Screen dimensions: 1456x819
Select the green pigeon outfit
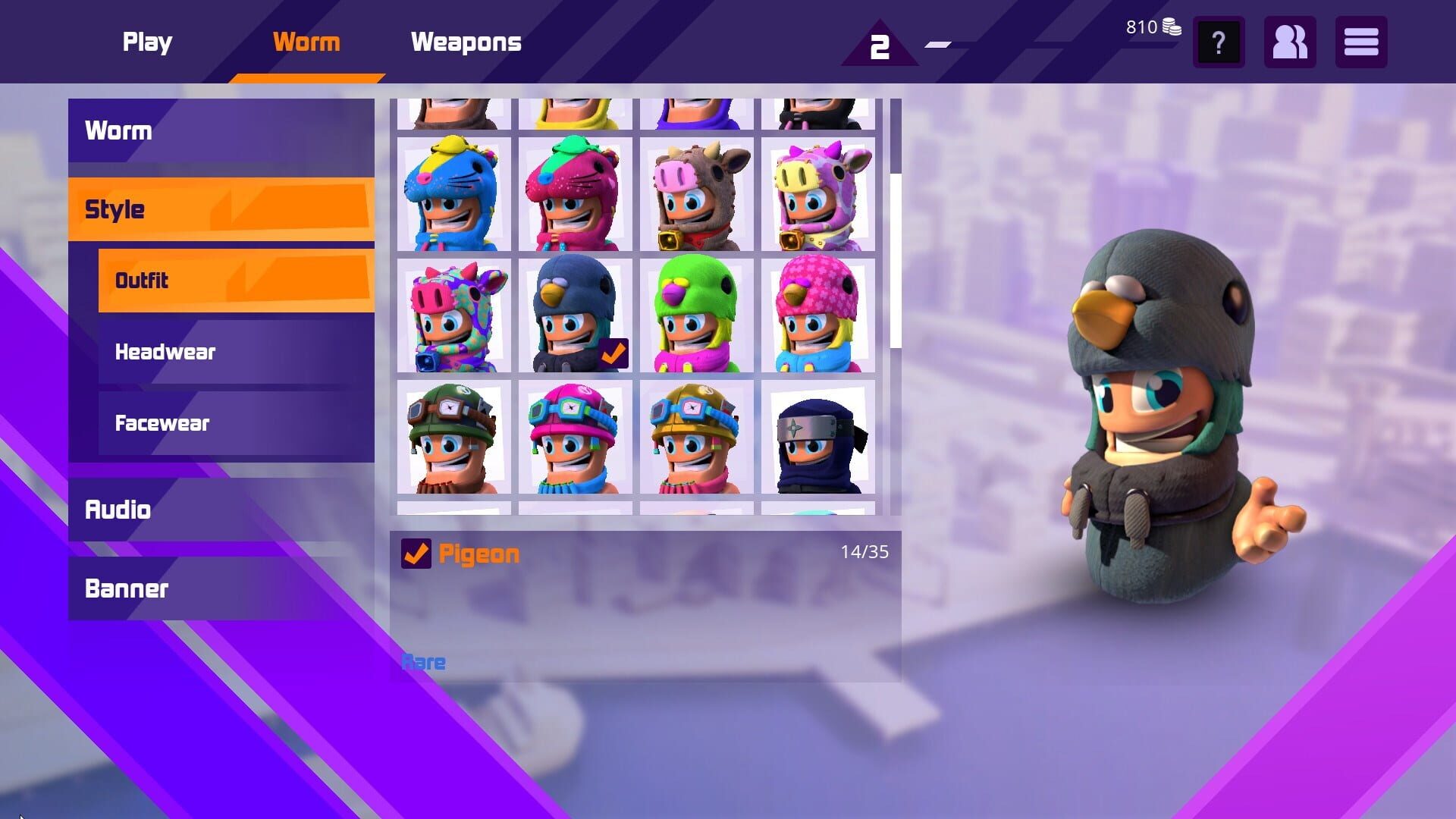[x=696, y=315]
